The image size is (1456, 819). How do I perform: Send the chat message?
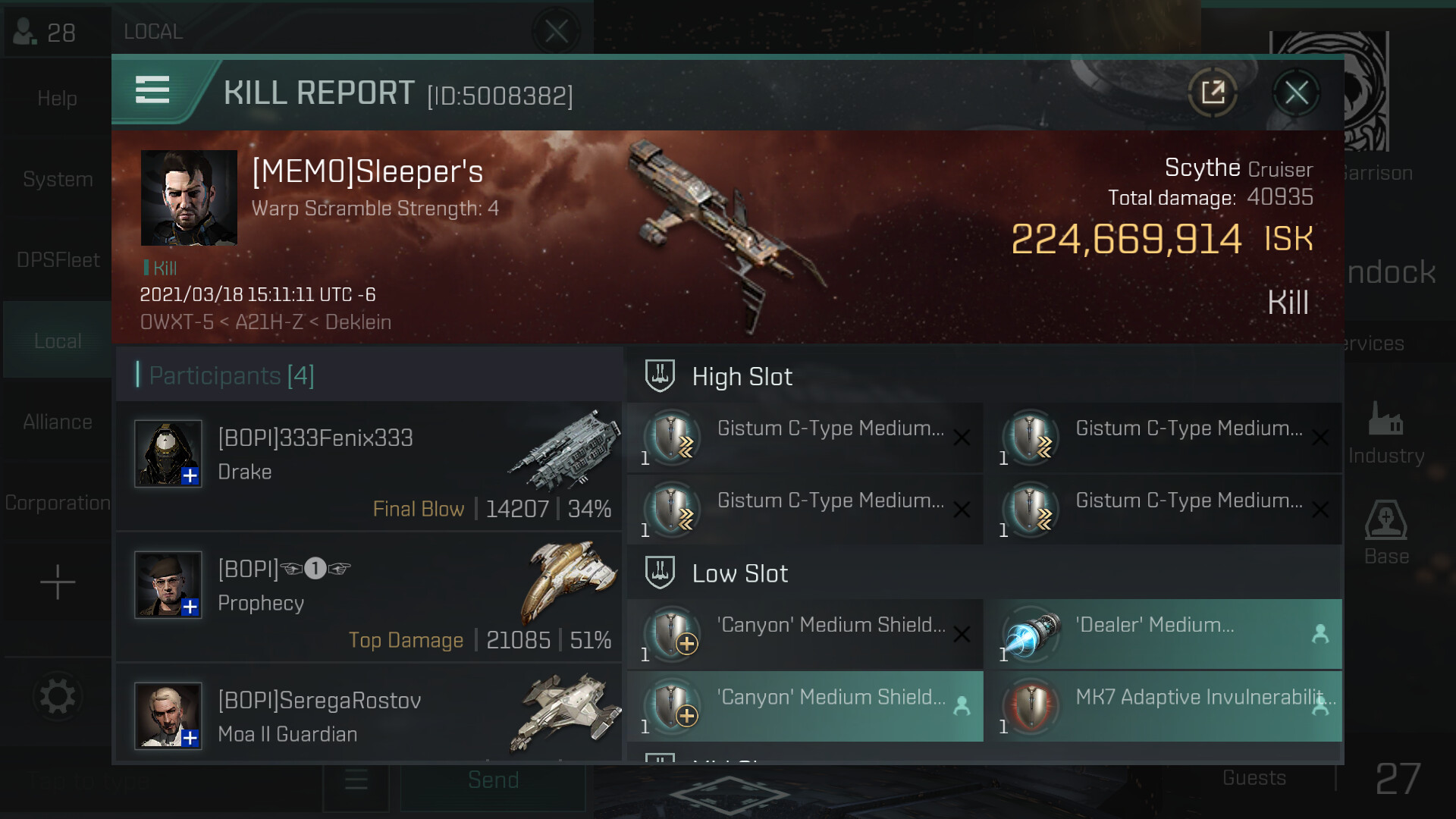click(493, 780)
